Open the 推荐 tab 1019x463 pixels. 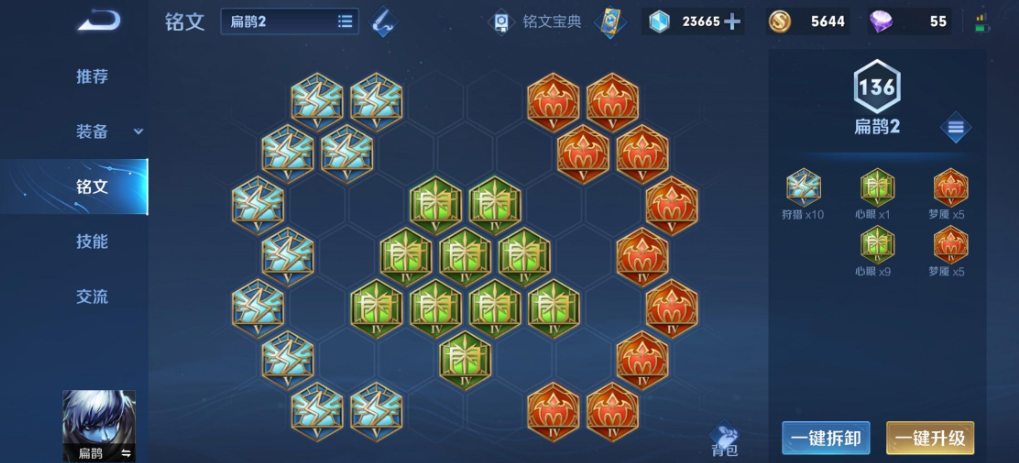pyautogui.click(x=92, y=77)
